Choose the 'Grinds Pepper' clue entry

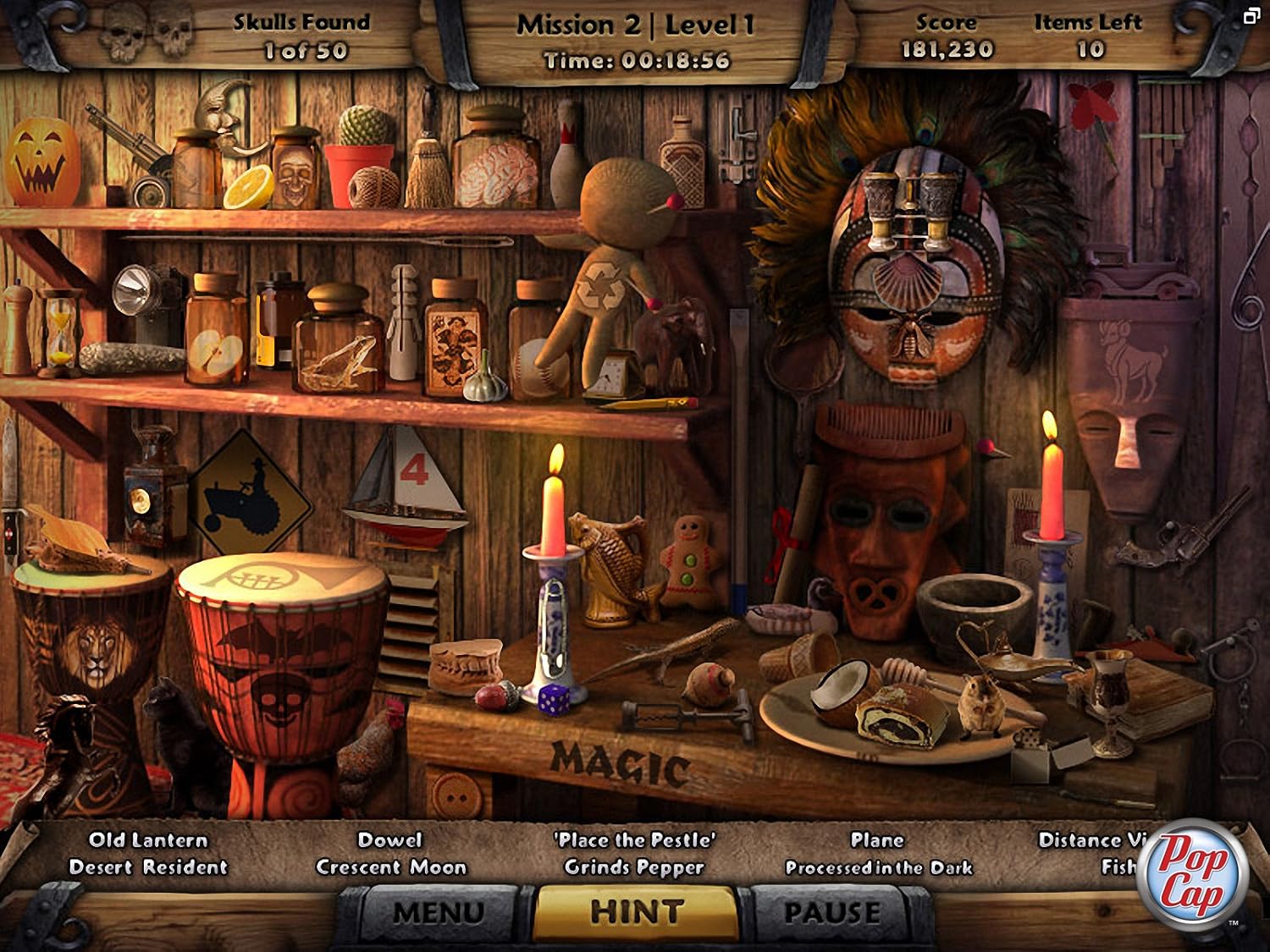(634, 867)
